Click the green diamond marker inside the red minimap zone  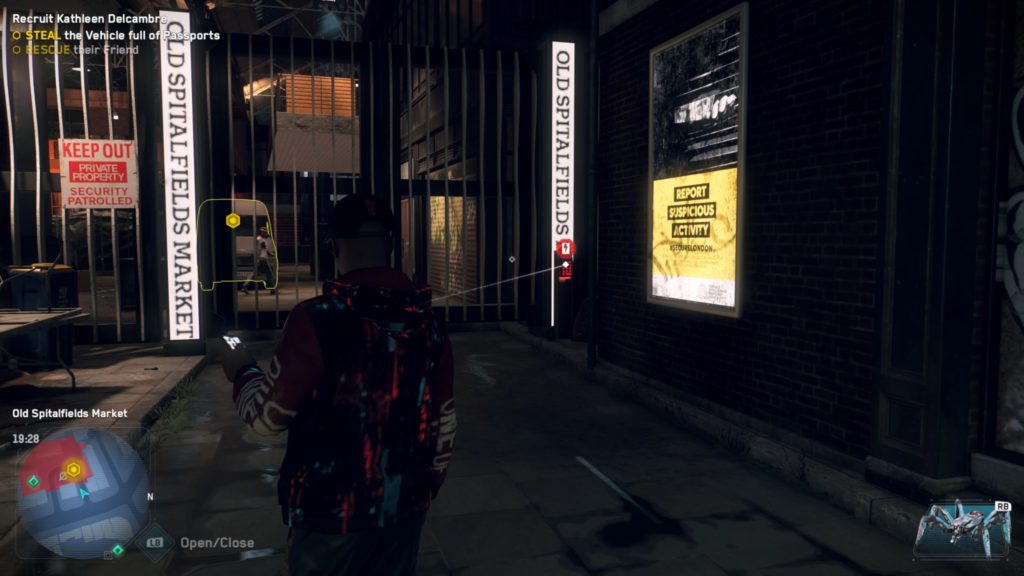pos(33,481)
